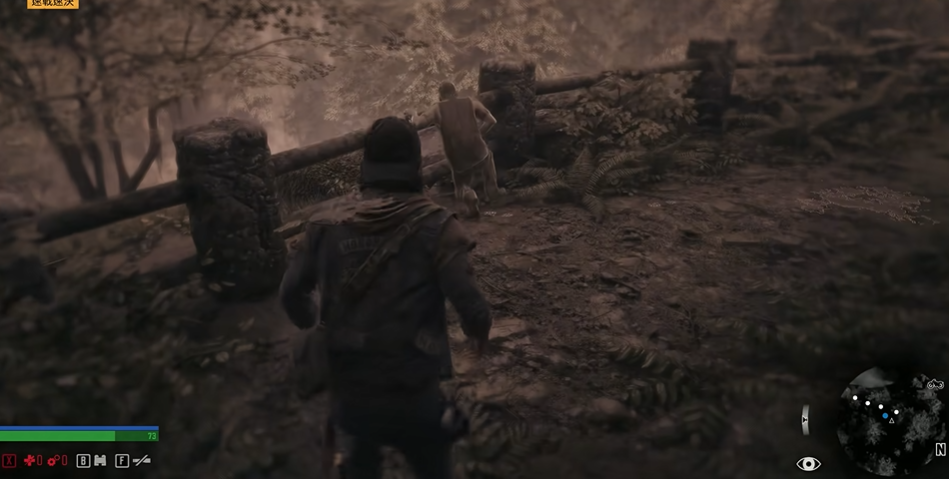Viewport: 949px width, 479px height.
Task: Select the motorcycle marker beside the minimap
Action: point(935,384)
